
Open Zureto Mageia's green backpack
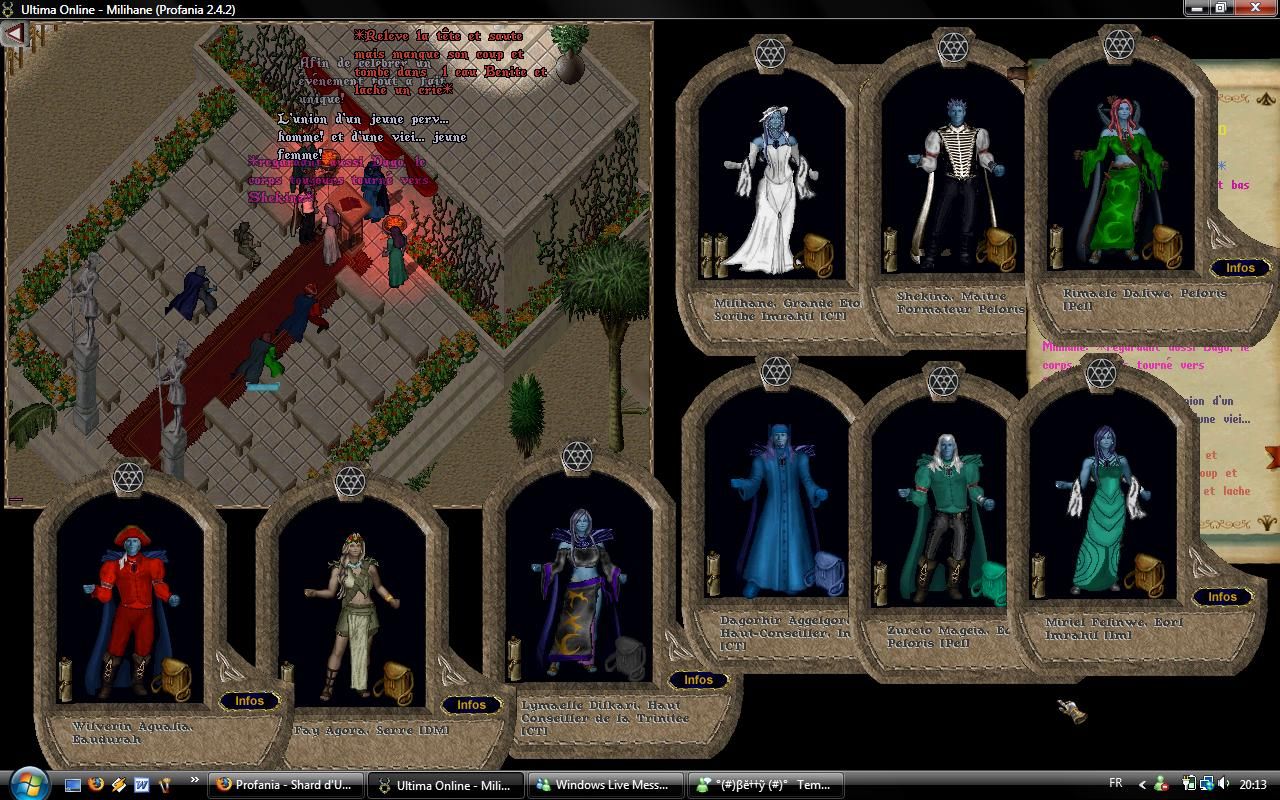pyautogui.click(x=991, y=582)
